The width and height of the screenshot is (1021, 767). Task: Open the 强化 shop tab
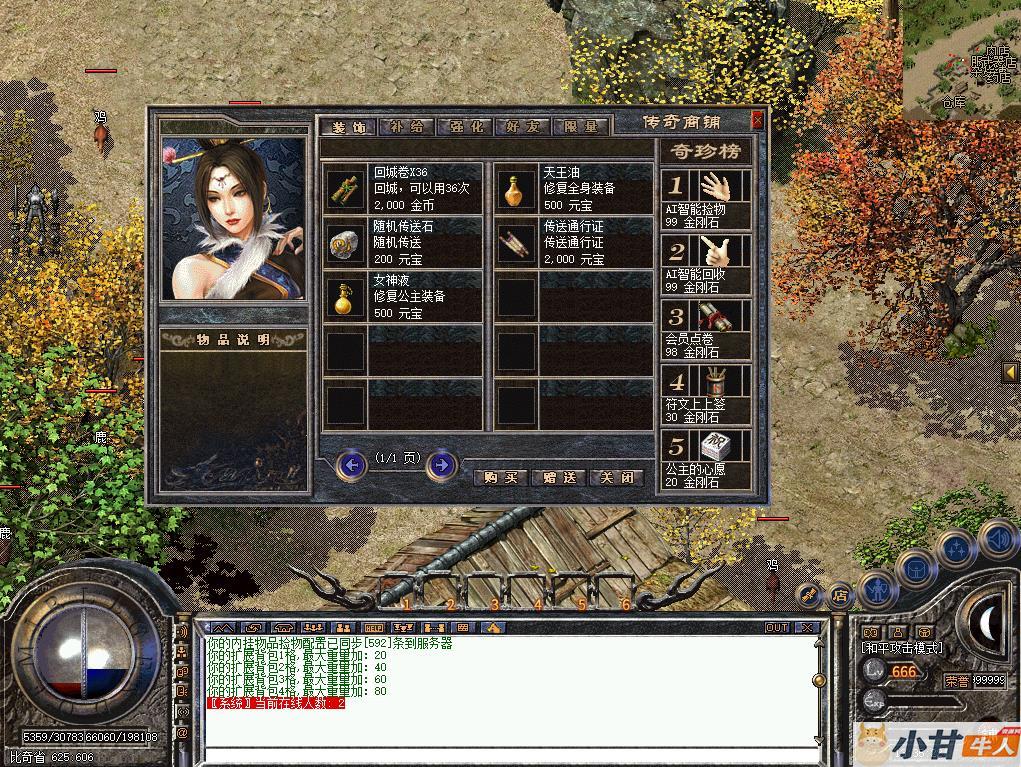point(465,127)
